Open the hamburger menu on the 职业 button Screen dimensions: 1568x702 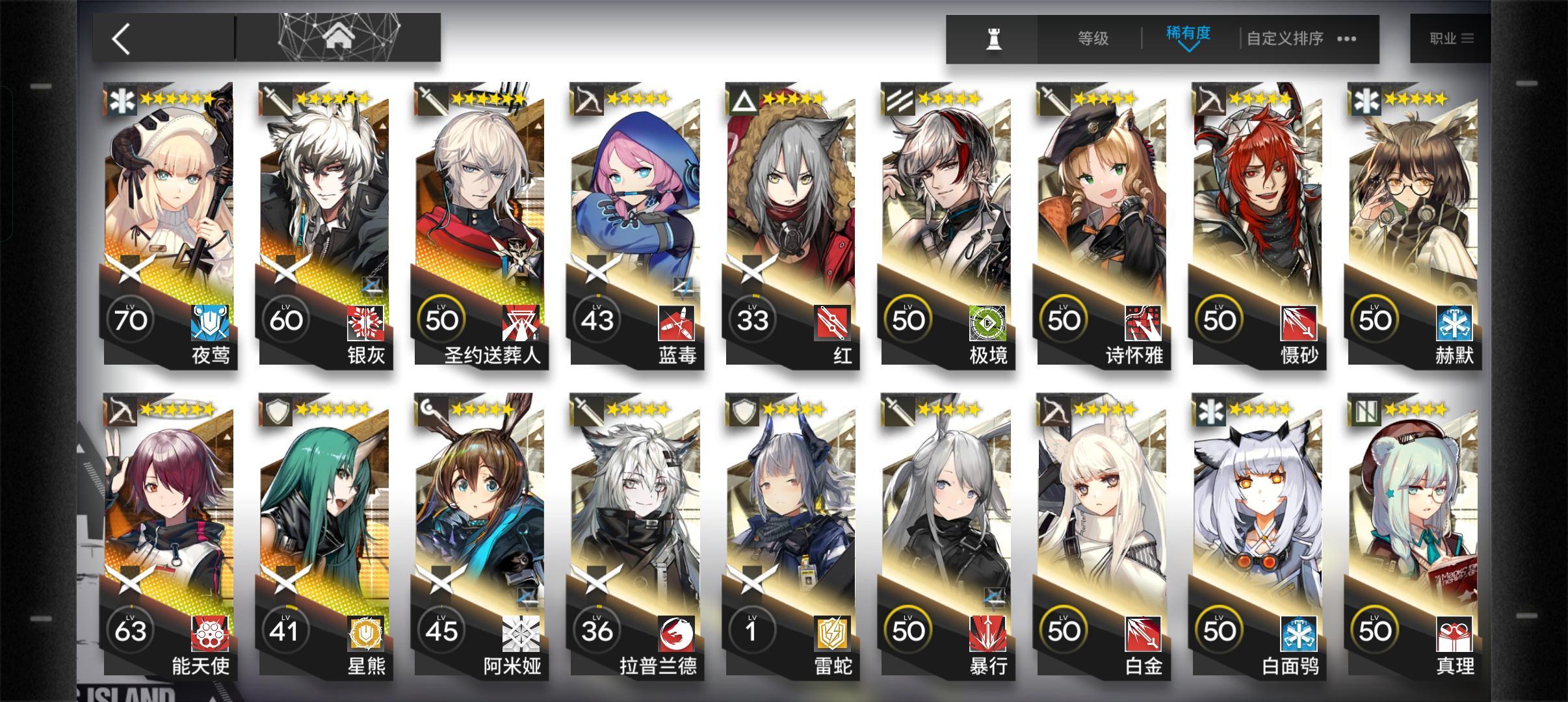coord(1467,38)
